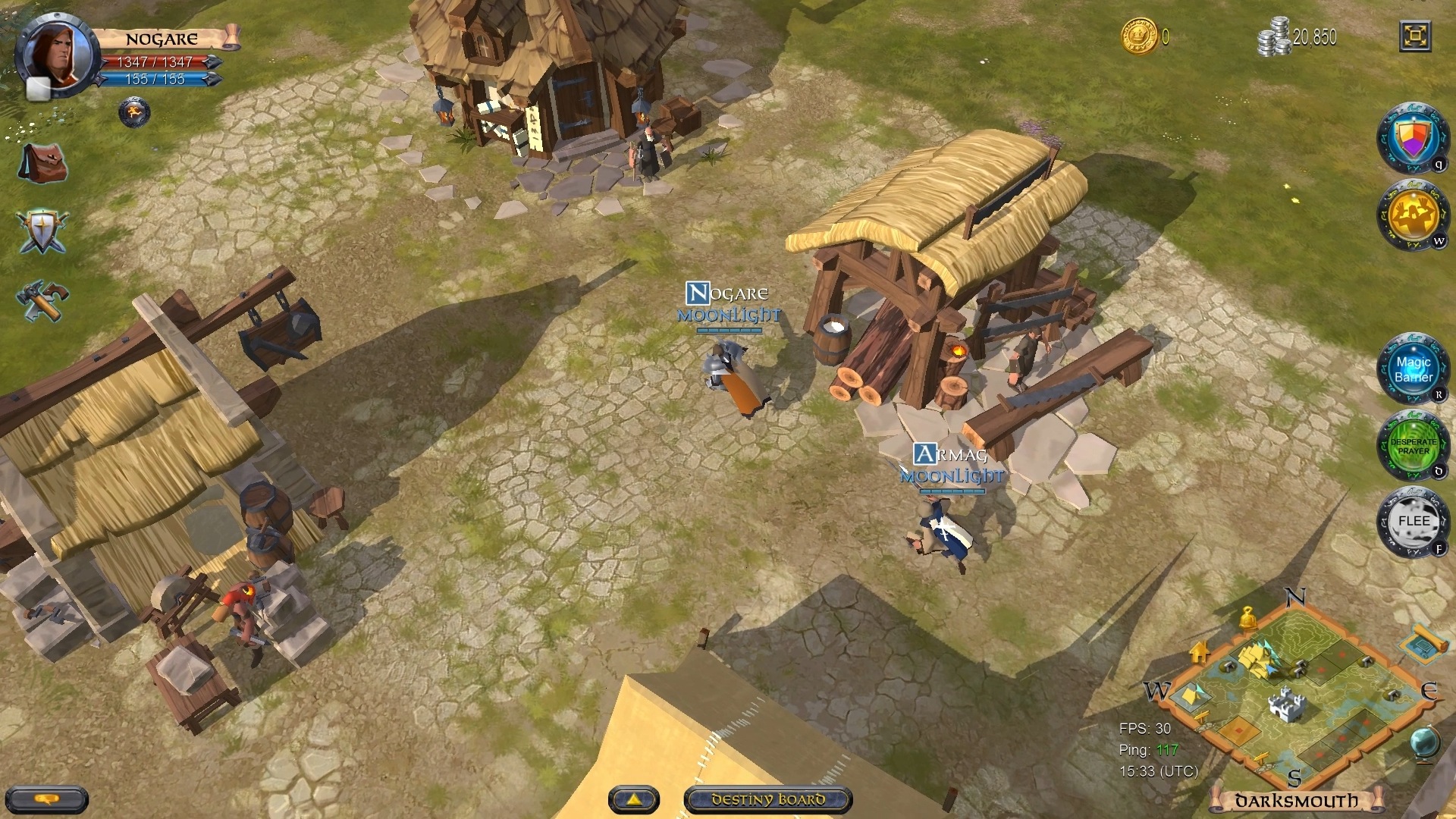The height and width of the screenshot is (819, 1456).
Task: Expand the bottom bar with the arrow button
Action: pyautogui.click(x=635, y=799)
